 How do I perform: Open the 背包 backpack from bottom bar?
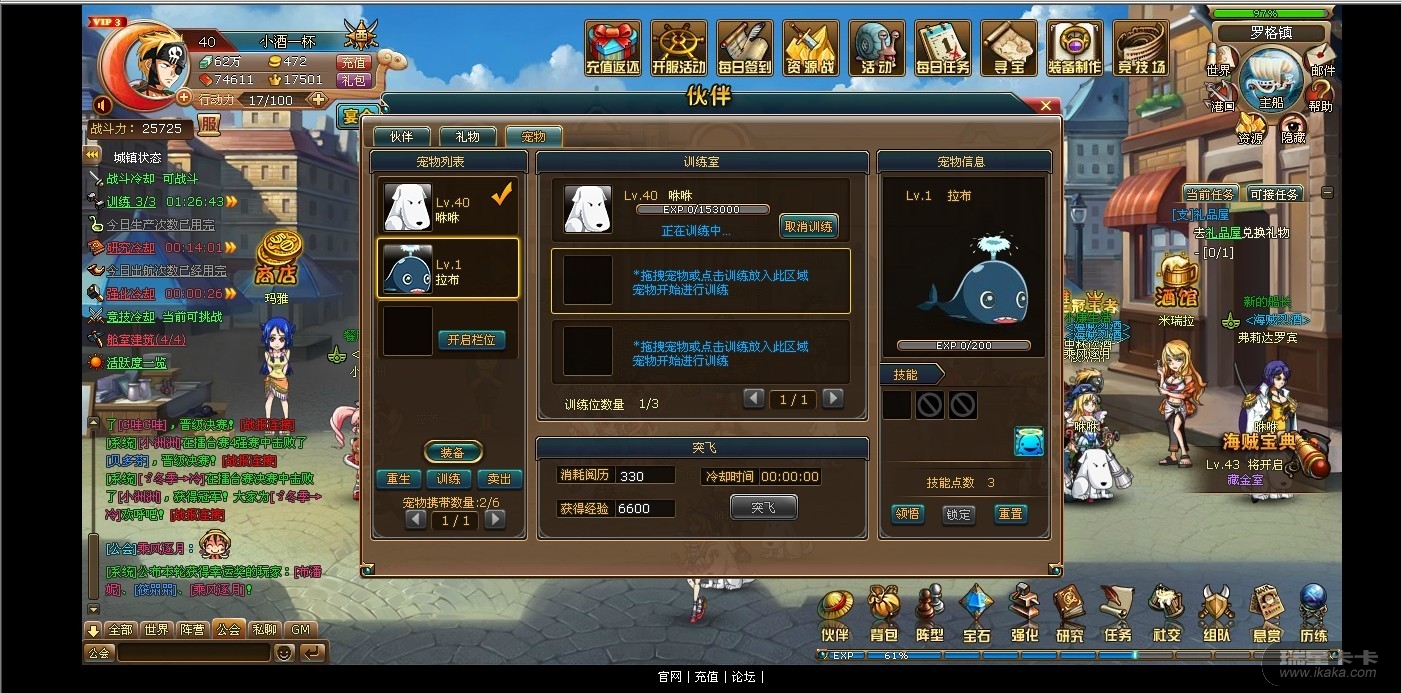(x=884, y=615)
